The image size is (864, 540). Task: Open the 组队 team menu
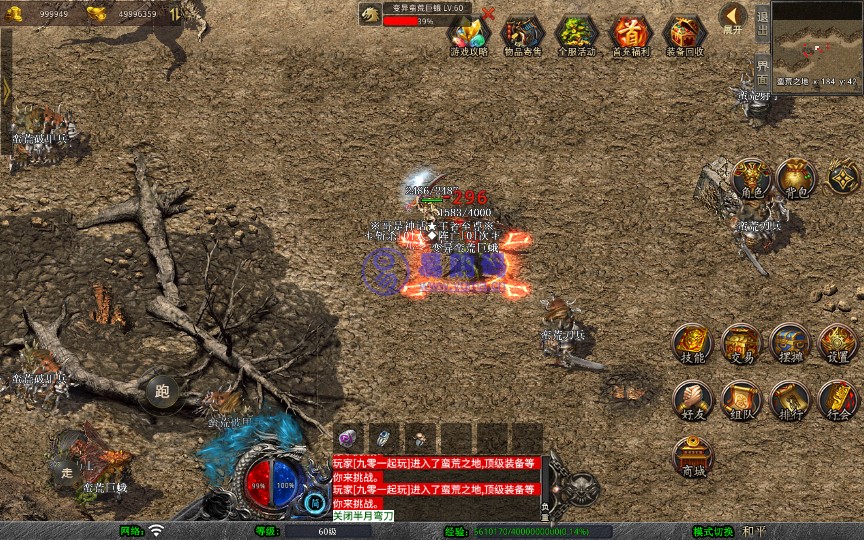click(741, 399)
